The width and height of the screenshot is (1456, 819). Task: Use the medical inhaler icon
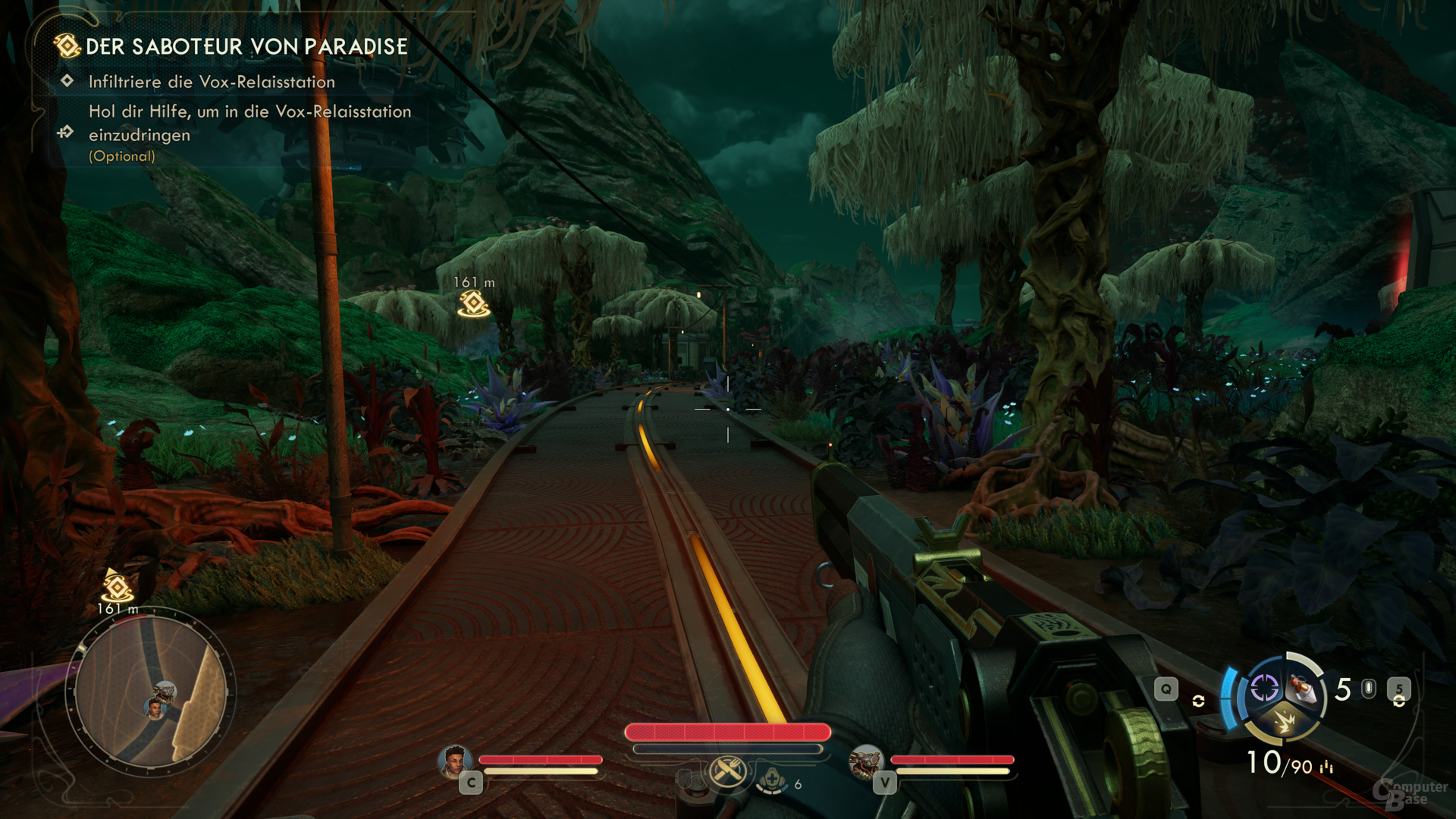tap(772, 780)
